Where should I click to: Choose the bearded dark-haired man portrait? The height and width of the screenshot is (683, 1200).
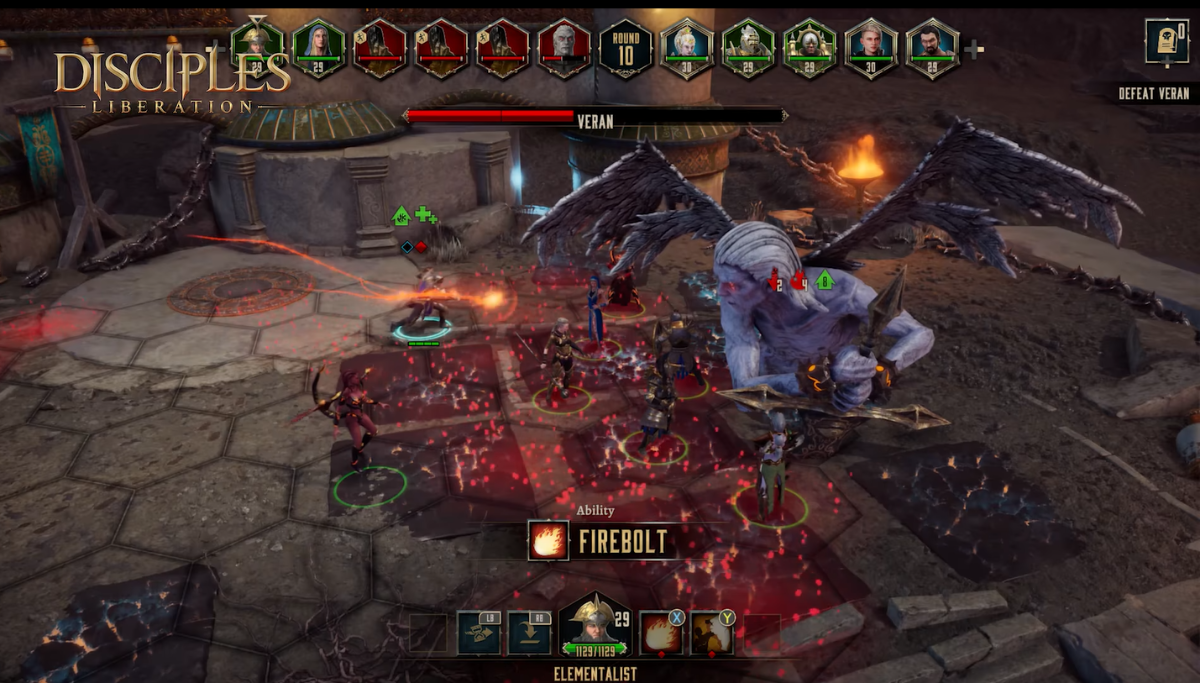tap(932, 47)
